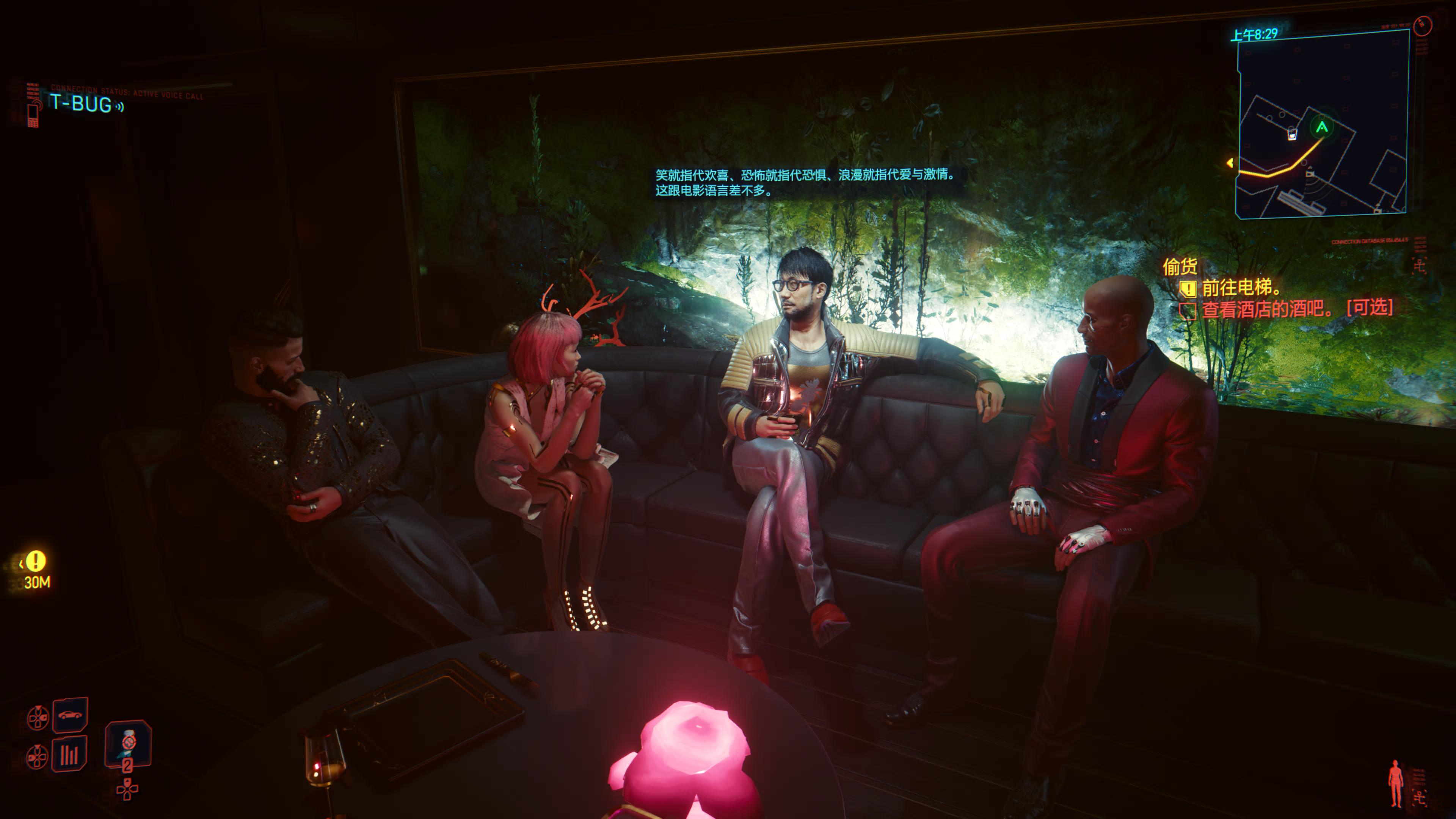Select the vehicle summon car icon

[x=70, y=714]
